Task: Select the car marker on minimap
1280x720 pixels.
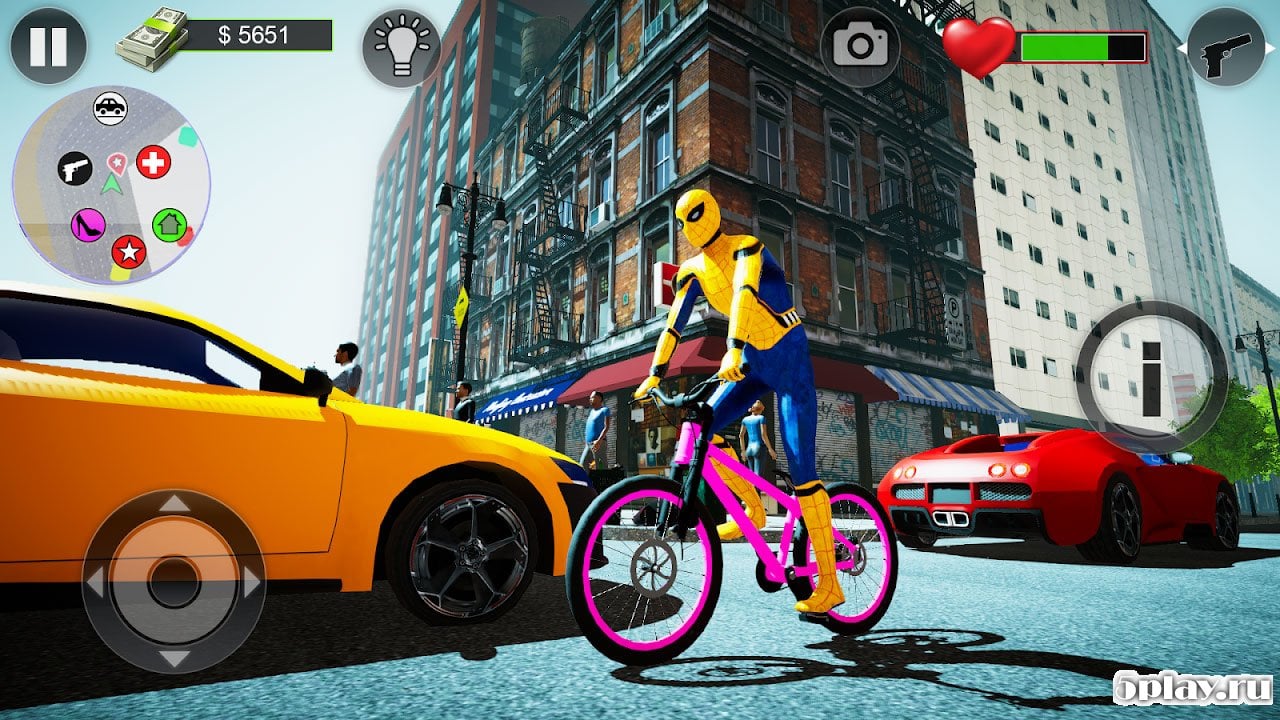Action: (110, 107)
